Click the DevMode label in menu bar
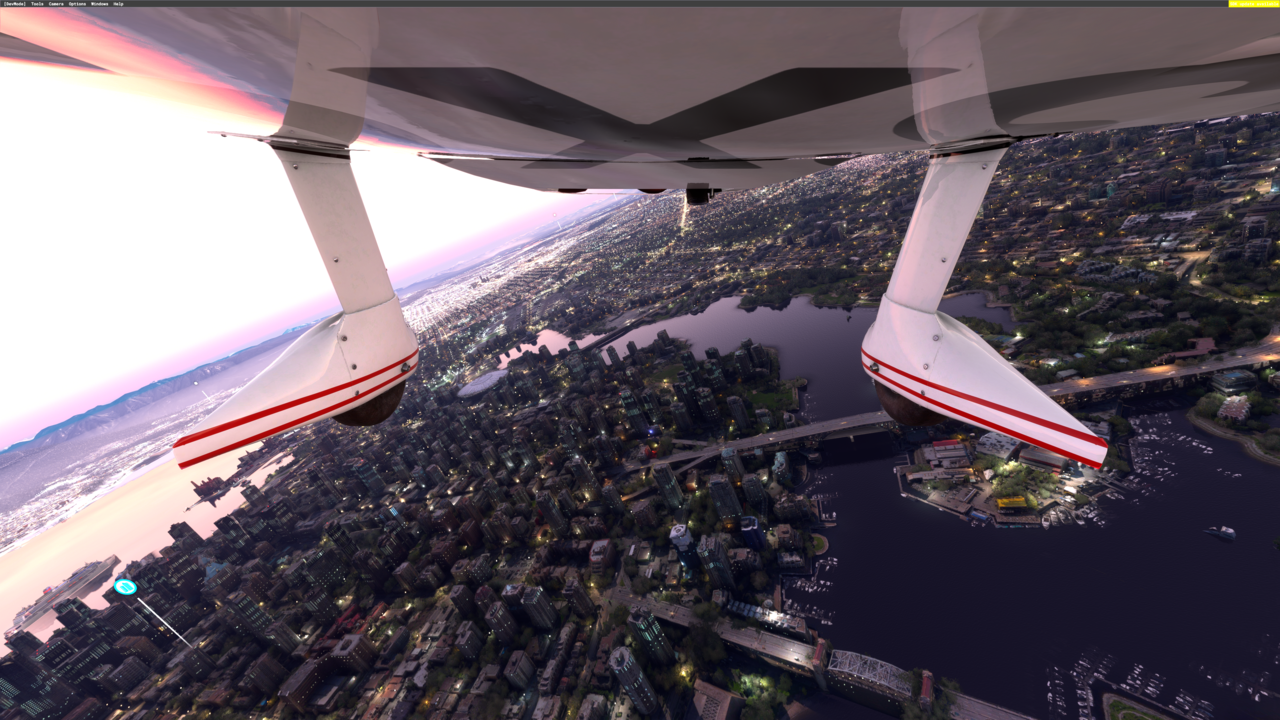 (14, 4)
